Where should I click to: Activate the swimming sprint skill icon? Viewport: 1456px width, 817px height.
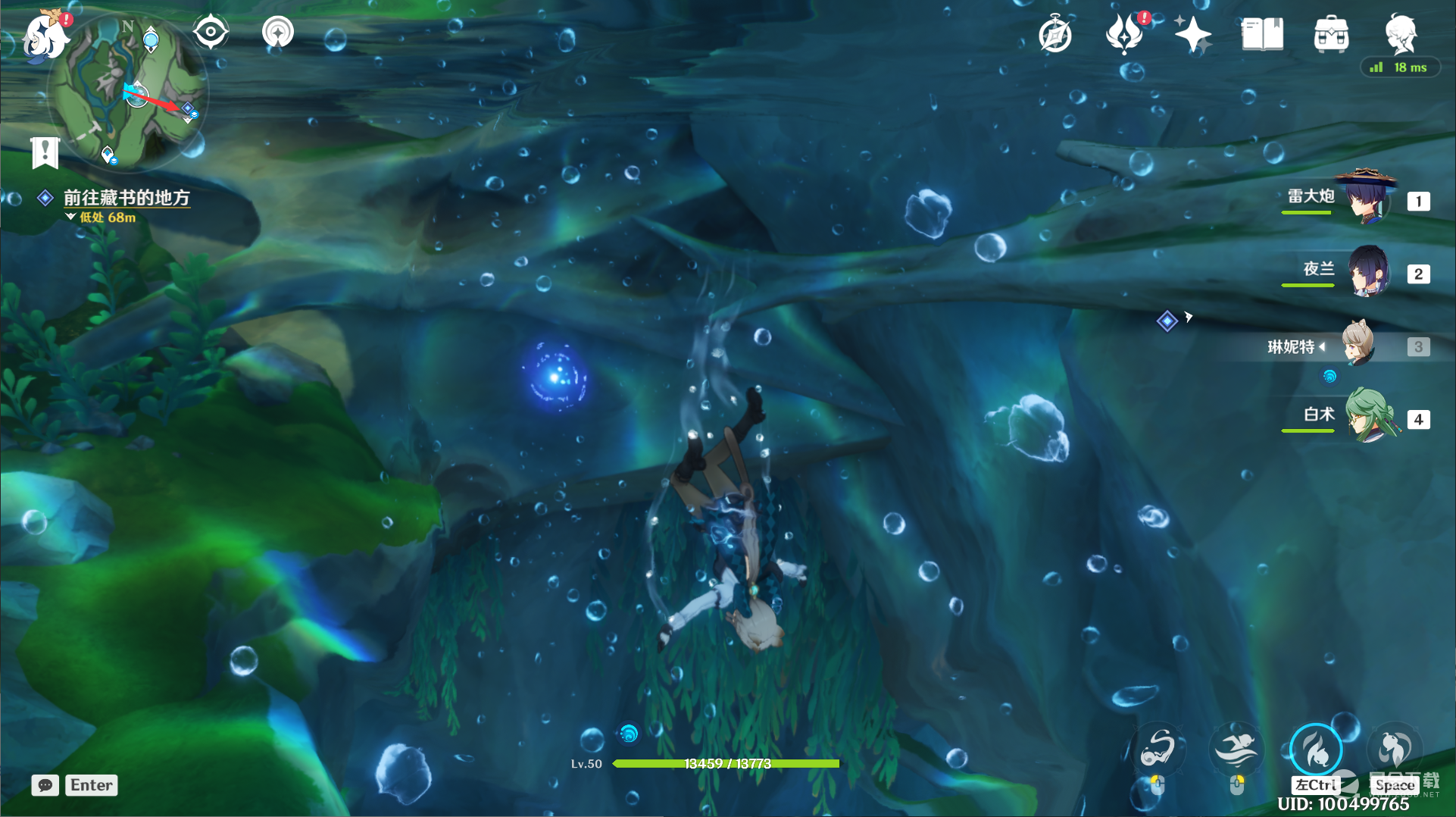pyautogui.click(x=1236, y=749)
